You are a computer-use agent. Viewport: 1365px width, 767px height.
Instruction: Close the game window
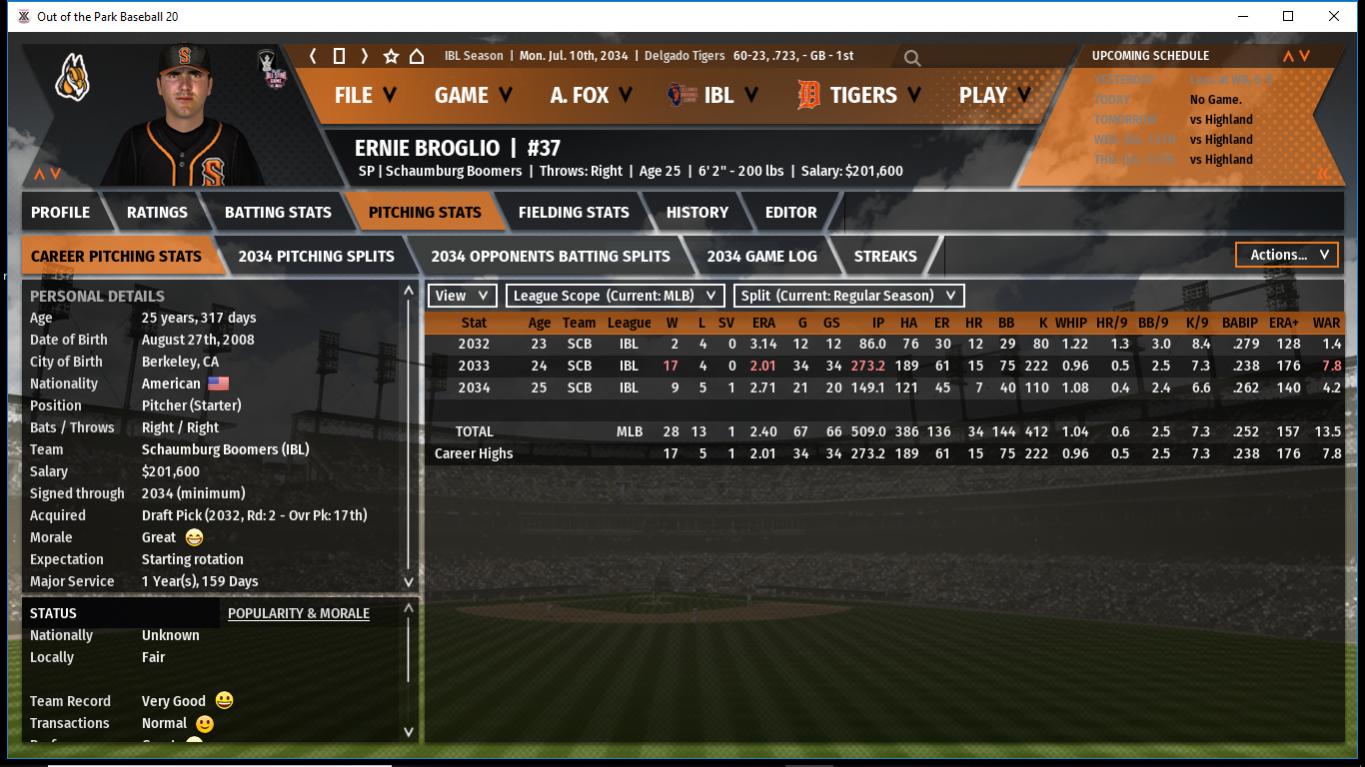1334,16
